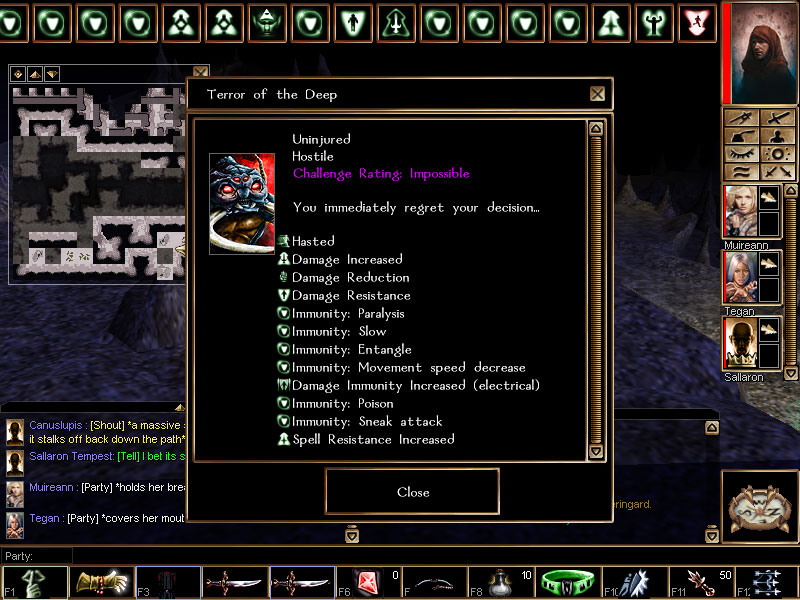
Task: Click the hooded player character portrait
Action: click(x=759, y=52)
